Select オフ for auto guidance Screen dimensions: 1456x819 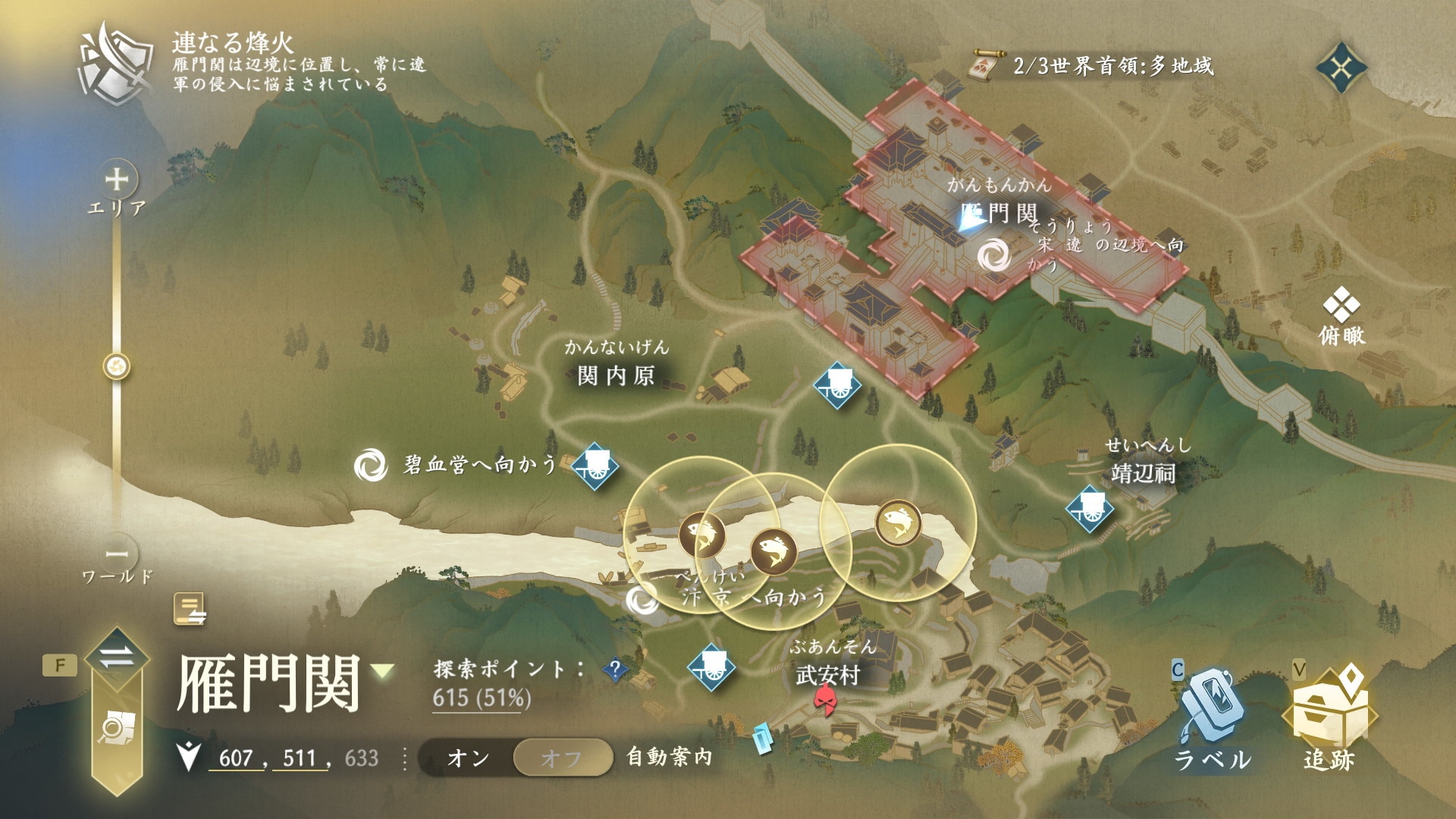tap(562, 758)
